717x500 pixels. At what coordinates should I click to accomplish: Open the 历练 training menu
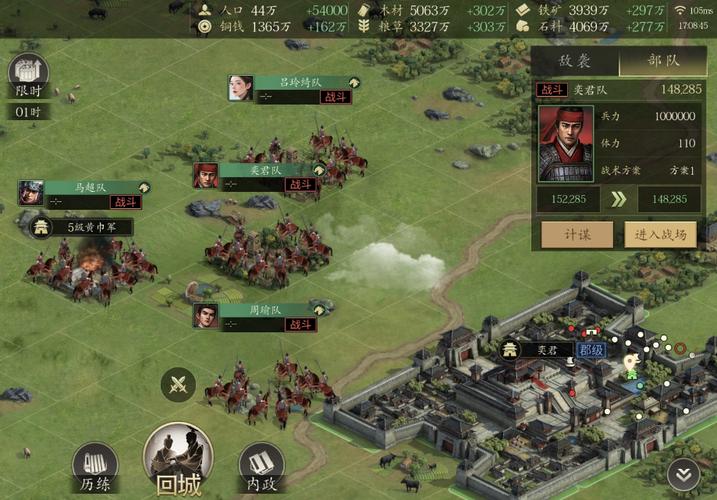(x=95, y=466)
